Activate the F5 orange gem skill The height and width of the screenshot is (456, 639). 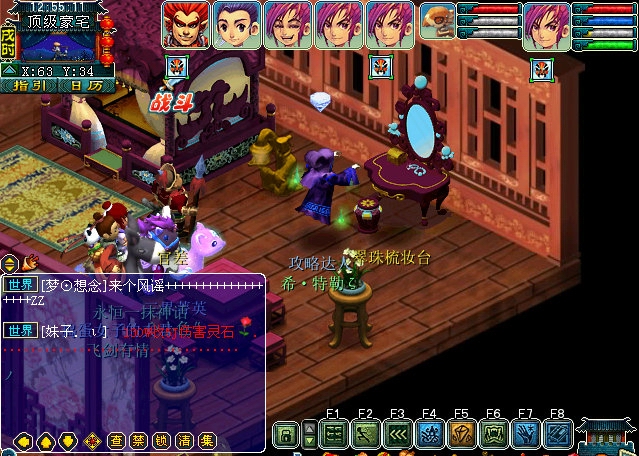click(x=462, y=435)
